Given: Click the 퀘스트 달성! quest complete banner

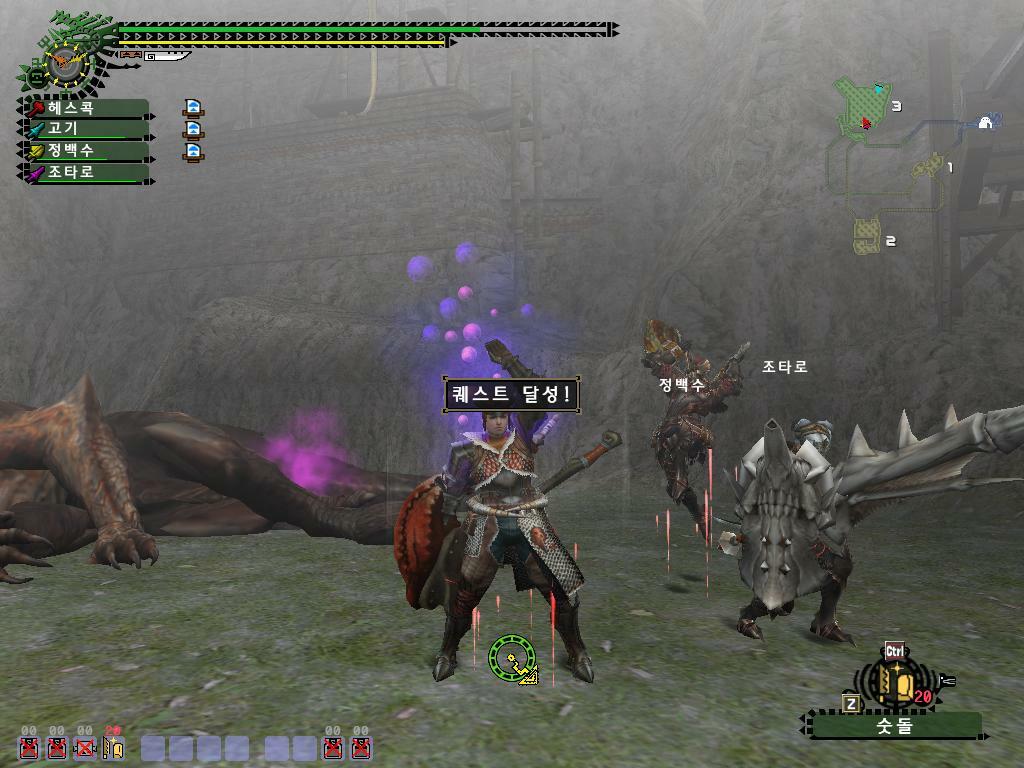Looking at the screenshot, I should [510, 394].
